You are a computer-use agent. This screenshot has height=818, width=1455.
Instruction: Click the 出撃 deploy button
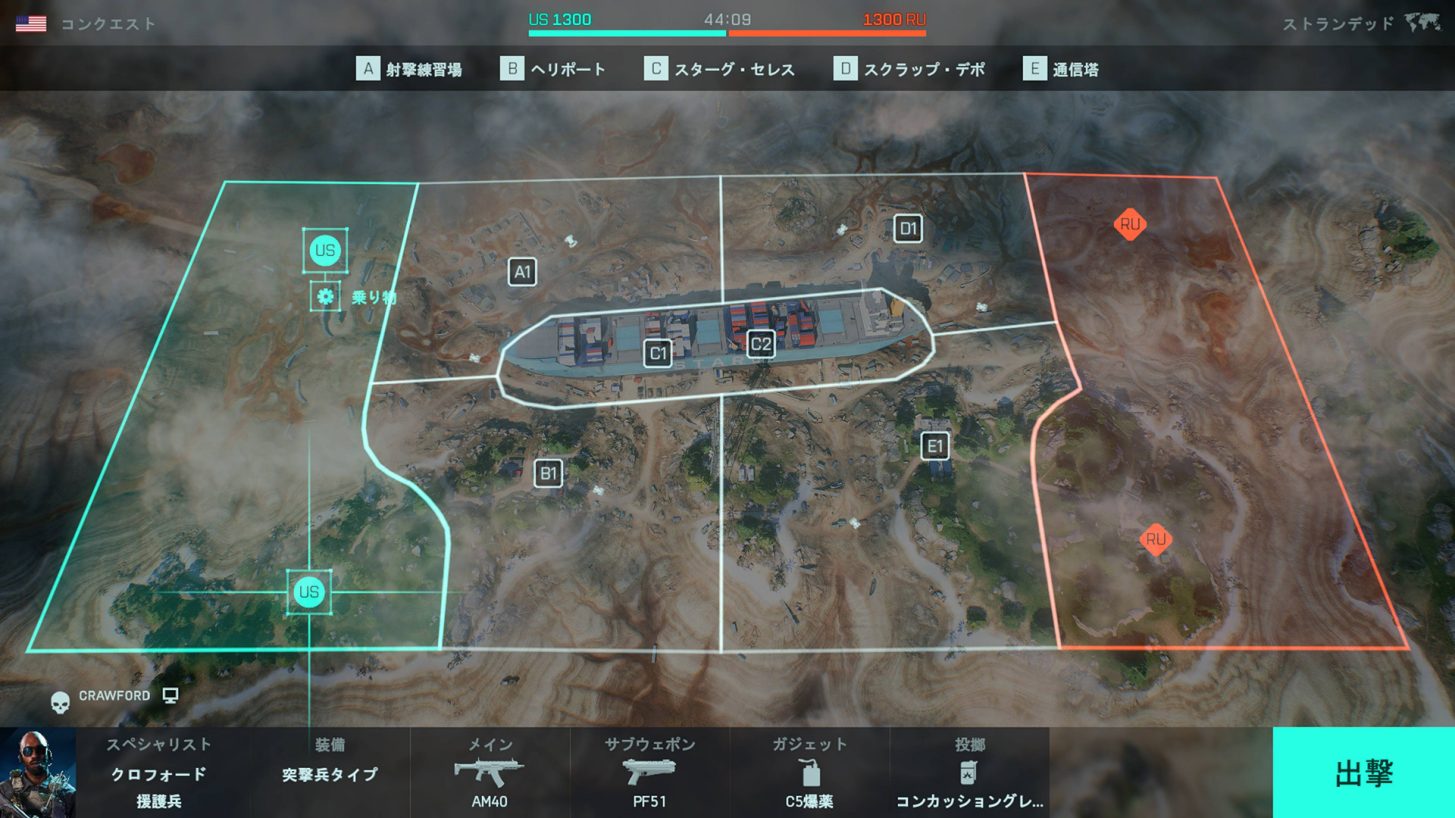(x=1363, y=773)
